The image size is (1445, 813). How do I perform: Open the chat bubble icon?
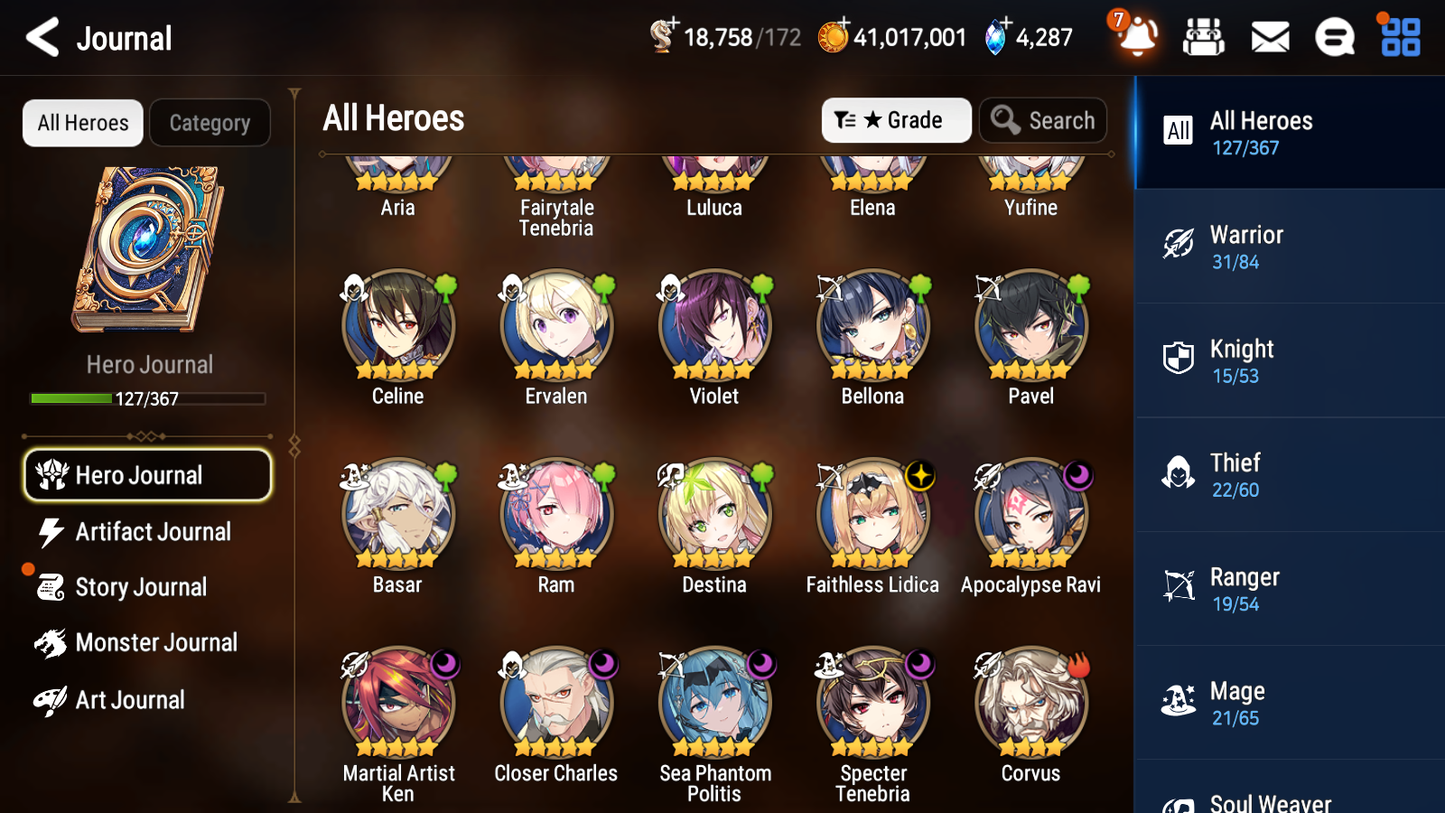(x=1334, y=36)
